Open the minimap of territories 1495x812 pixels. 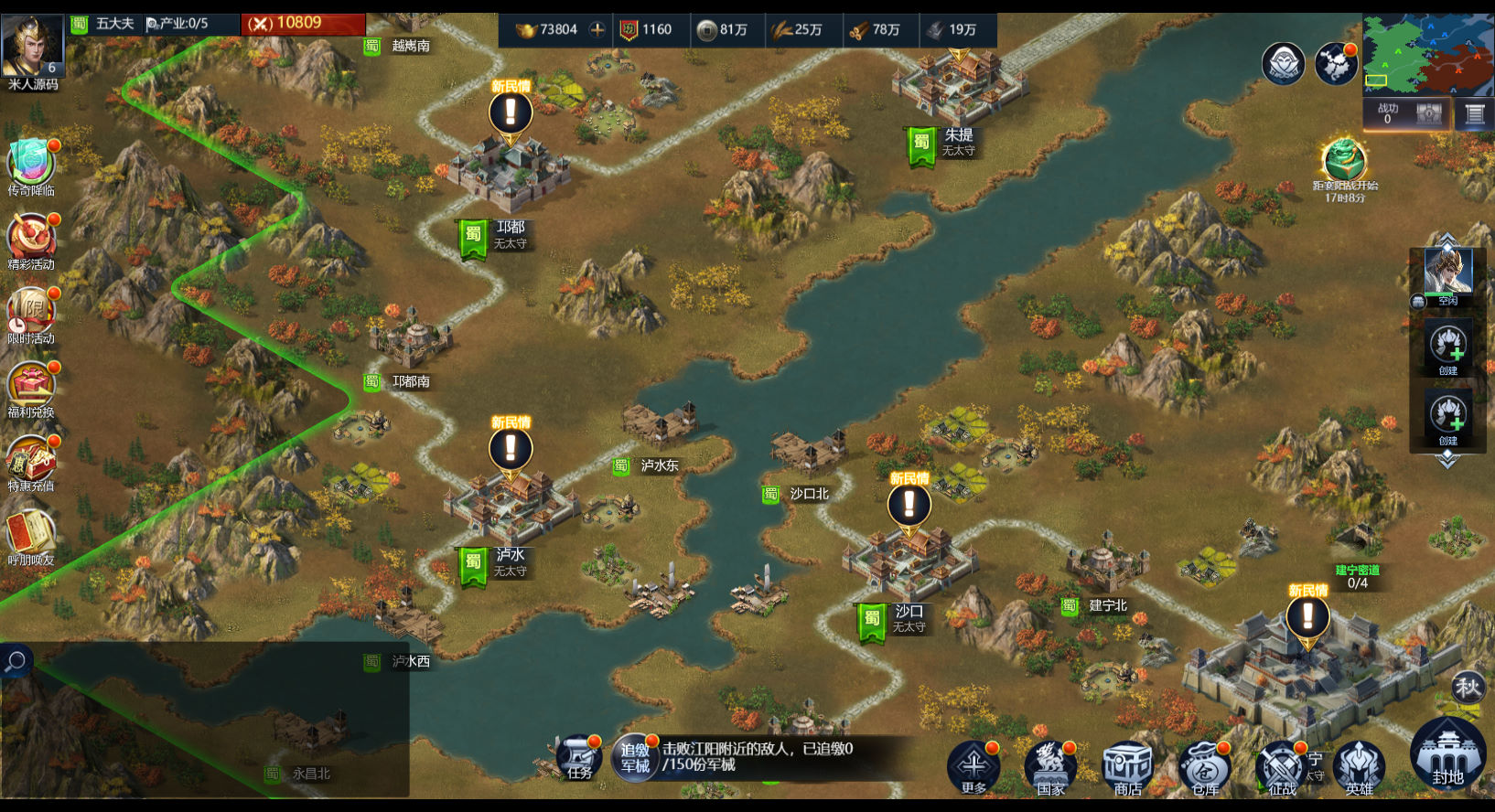[x=1428, y=55]
